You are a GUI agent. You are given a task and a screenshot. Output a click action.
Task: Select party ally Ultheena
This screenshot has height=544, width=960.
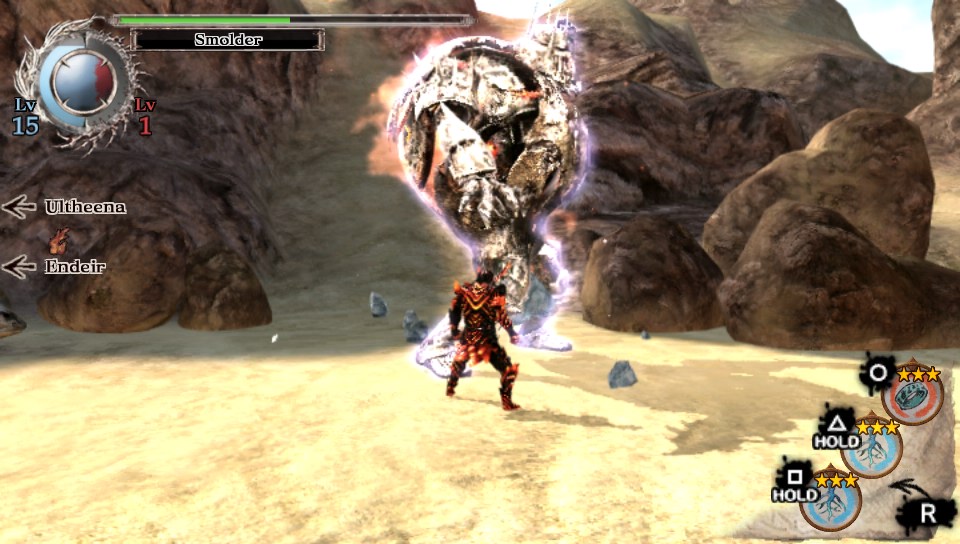(x=85, y=207)
